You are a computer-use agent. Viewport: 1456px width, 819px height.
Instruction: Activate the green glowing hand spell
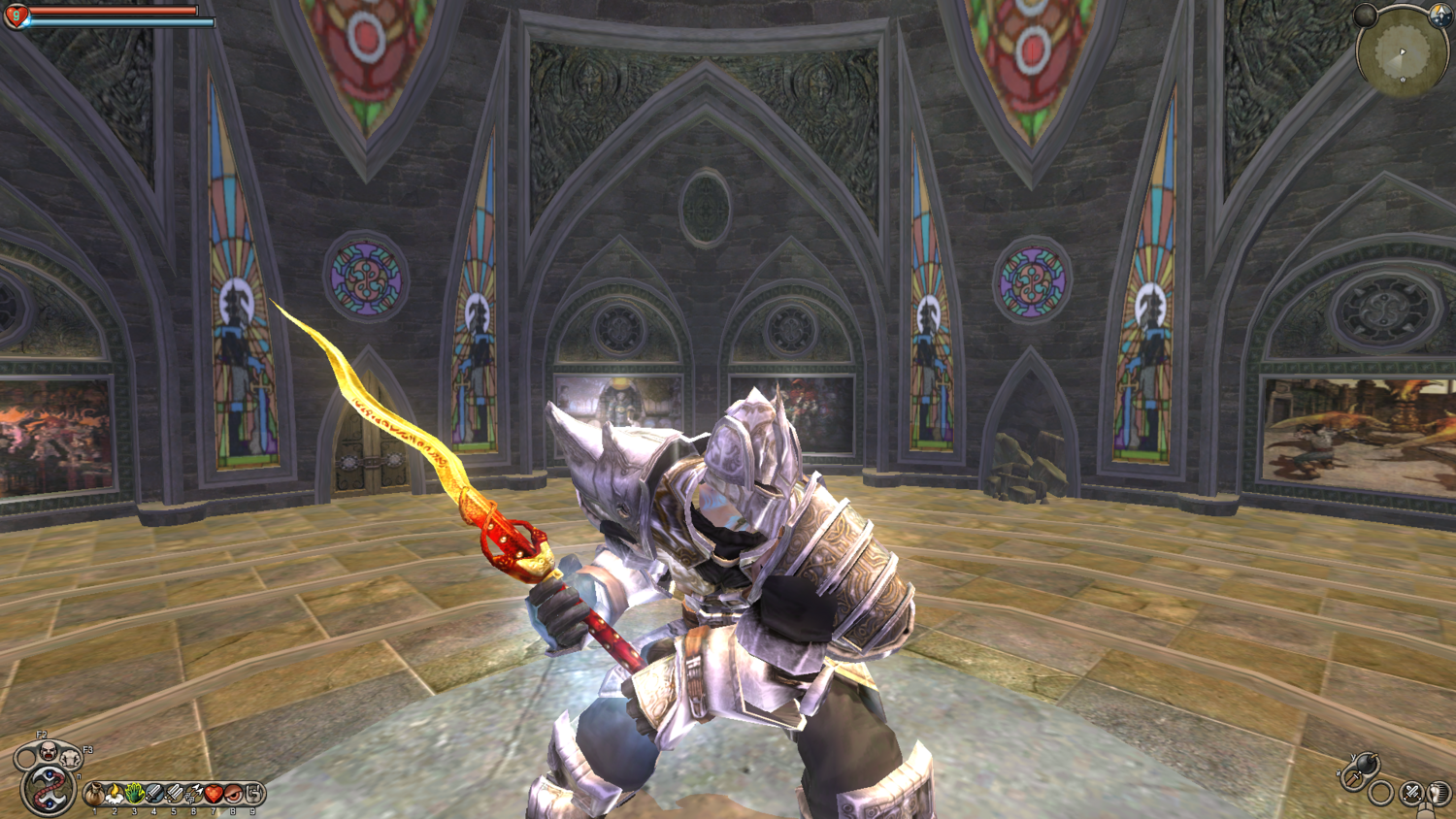(135, 795)
